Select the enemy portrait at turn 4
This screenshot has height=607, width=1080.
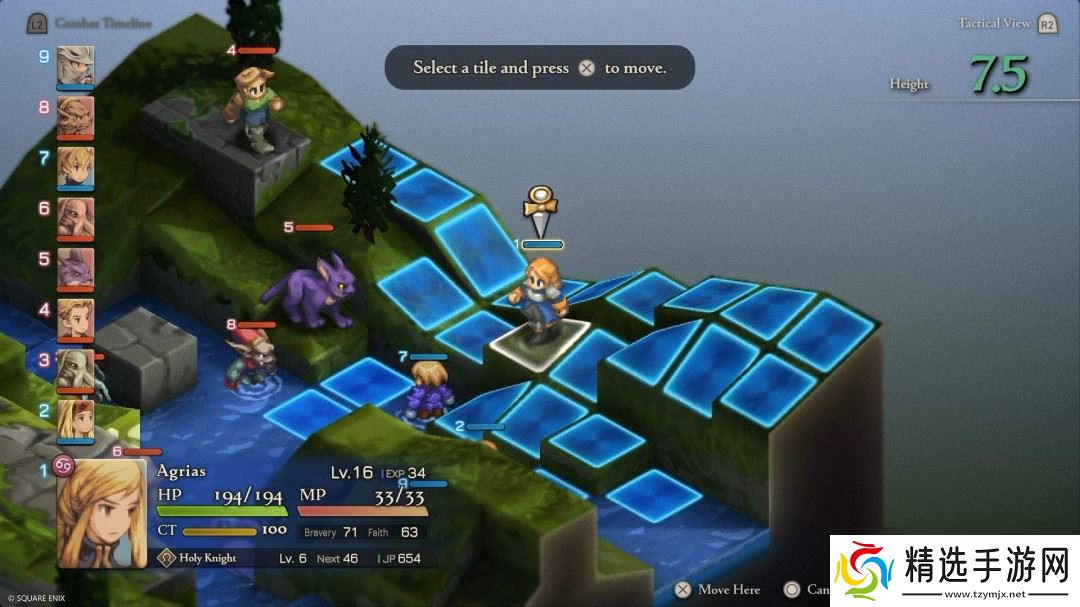tap(76, 320)
